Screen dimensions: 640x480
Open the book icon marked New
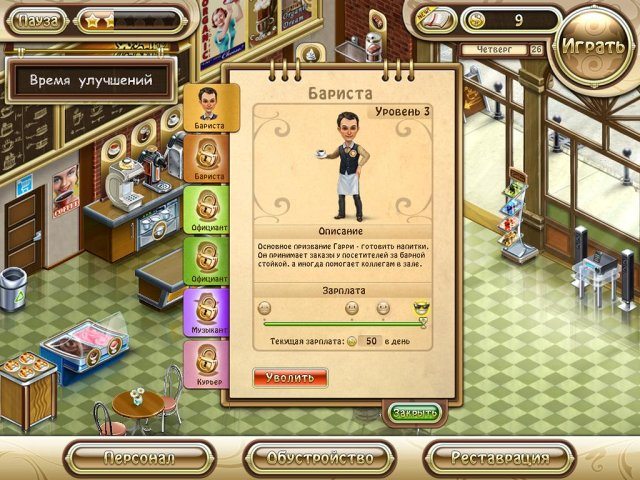click(437, 19)
